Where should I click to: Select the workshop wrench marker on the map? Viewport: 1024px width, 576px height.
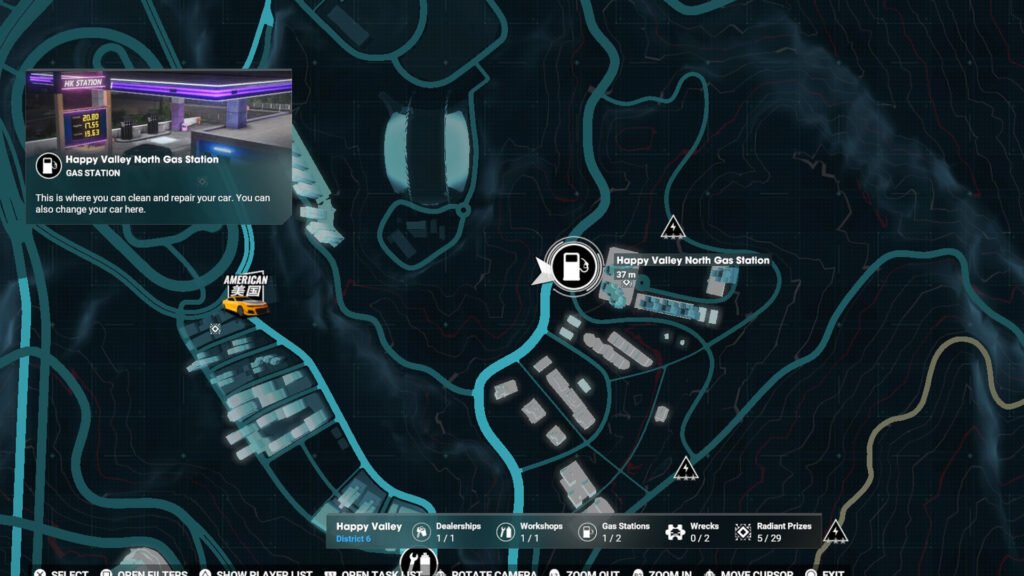click(x=419, y=563)
